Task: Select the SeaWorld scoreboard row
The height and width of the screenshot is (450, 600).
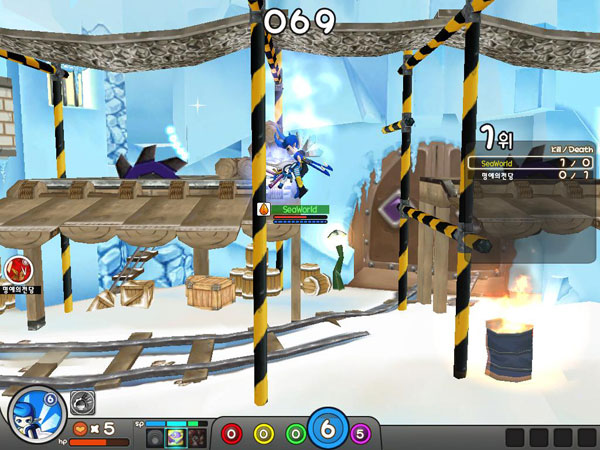Action: click(x=530, y=163)
